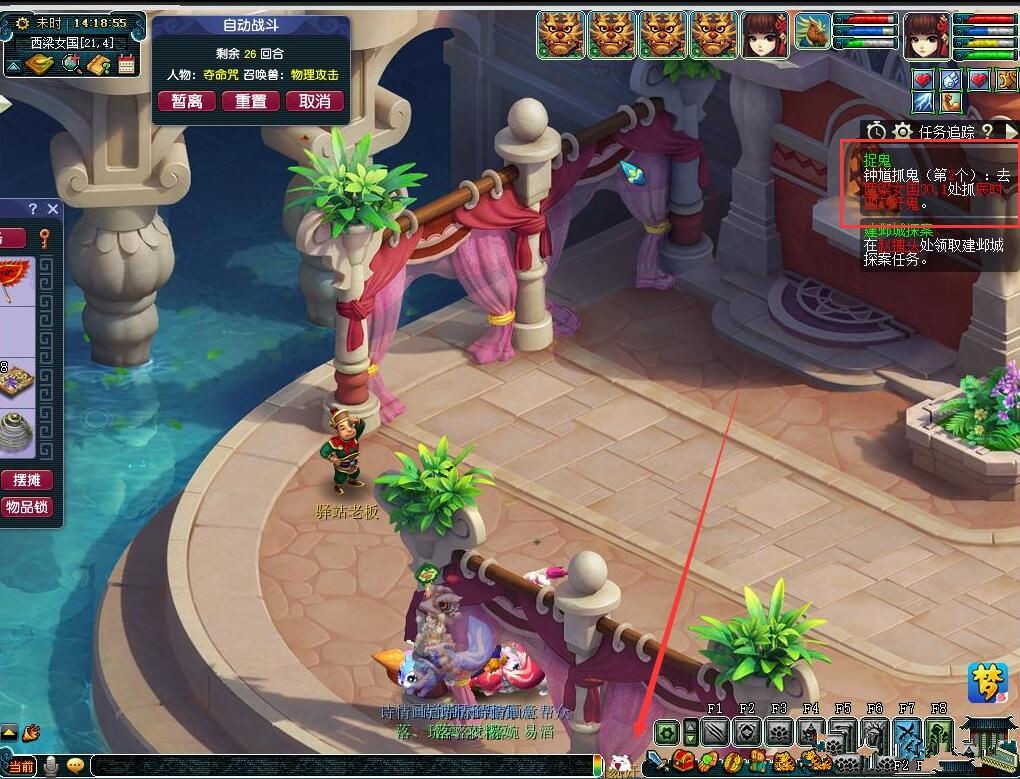
Task: Open the world map globe icon
Action: point(72,65)
